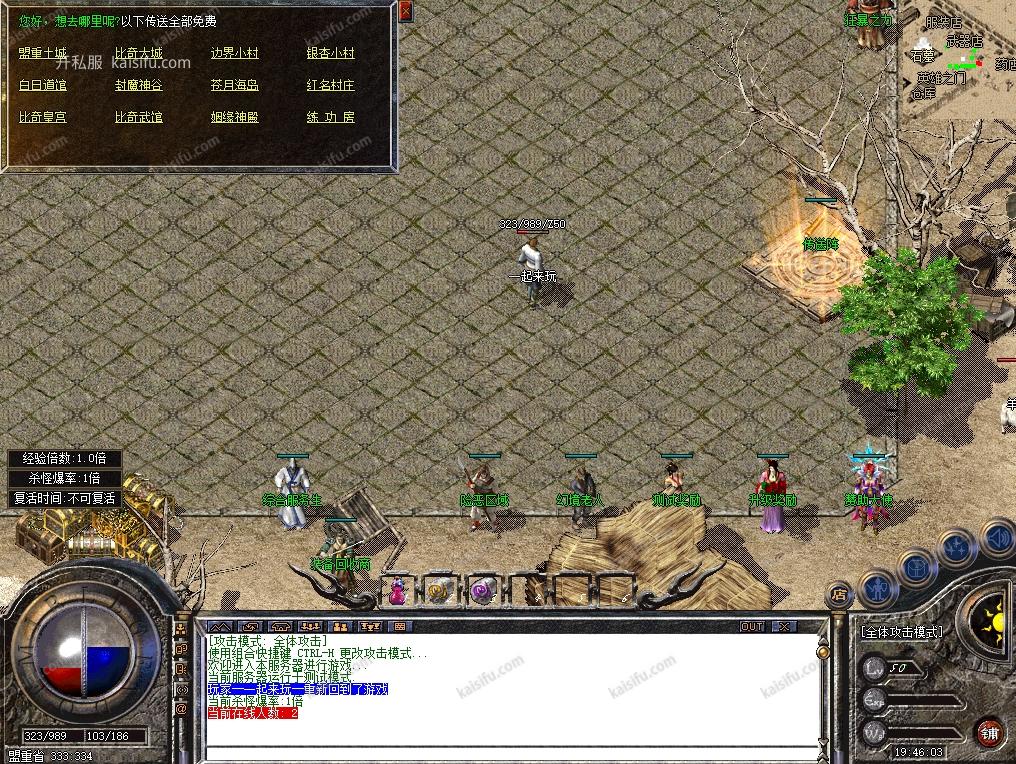Teleport to 比奇大城
The width and height of the screenshot is (1016, 764).
[x=138, y=53]
